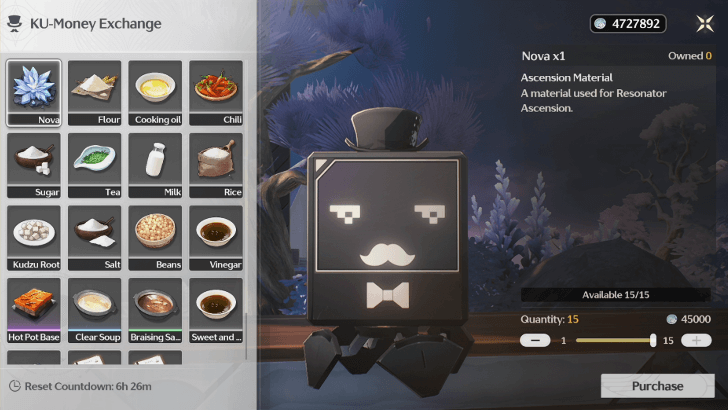
Task: Close the KU-Money Exchange shop
Action: point(704,24)
